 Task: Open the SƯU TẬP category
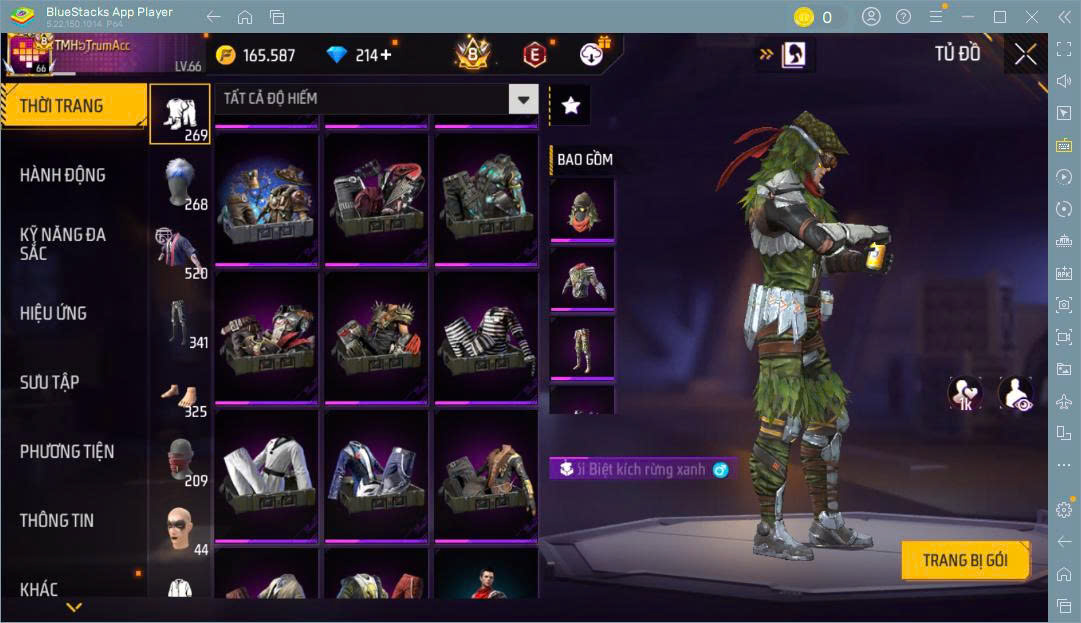50,382
